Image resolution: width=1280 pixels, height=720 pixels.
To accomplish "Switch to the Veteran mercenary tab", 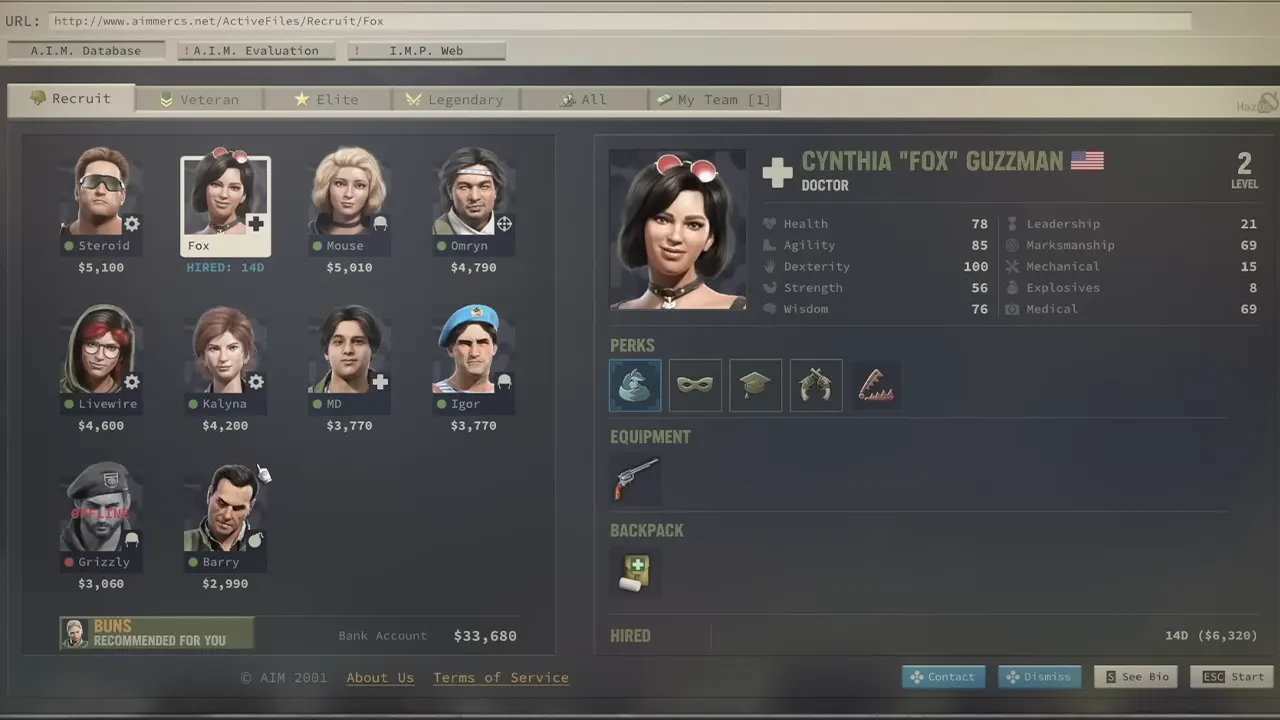I will pyautogui.click(x=200, y=99).
